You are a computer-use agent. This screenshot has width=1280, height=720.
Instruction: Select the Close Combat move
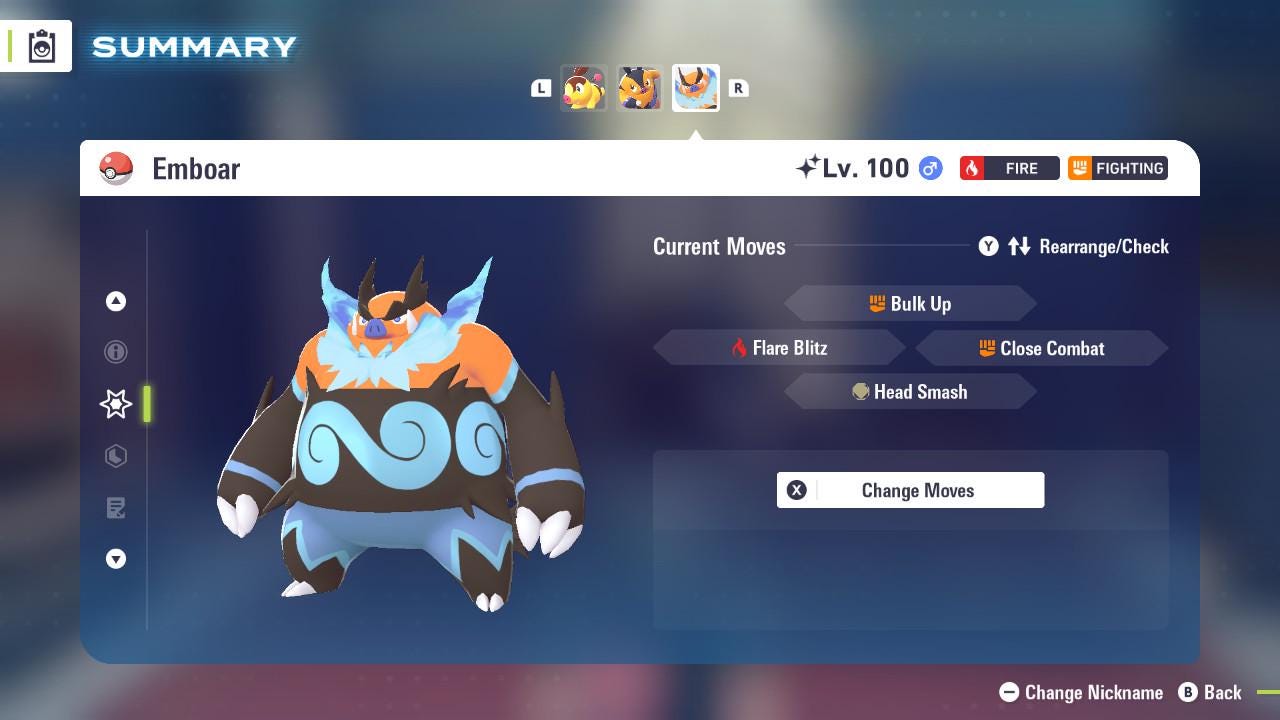[1041, 348]
